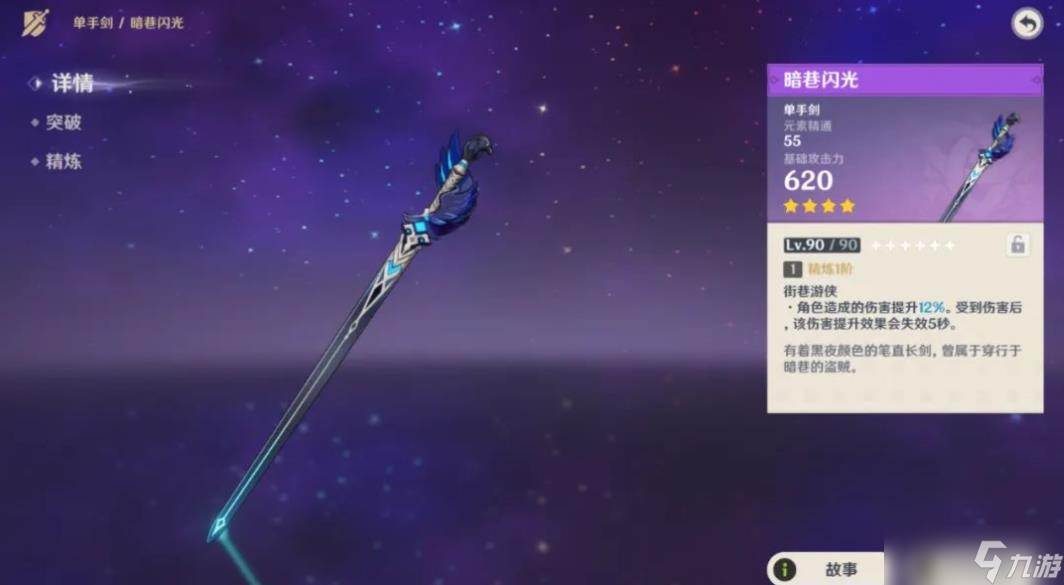Click the return arrow button
Viewport: 1064px width, 585px height.
point(1027,24)
